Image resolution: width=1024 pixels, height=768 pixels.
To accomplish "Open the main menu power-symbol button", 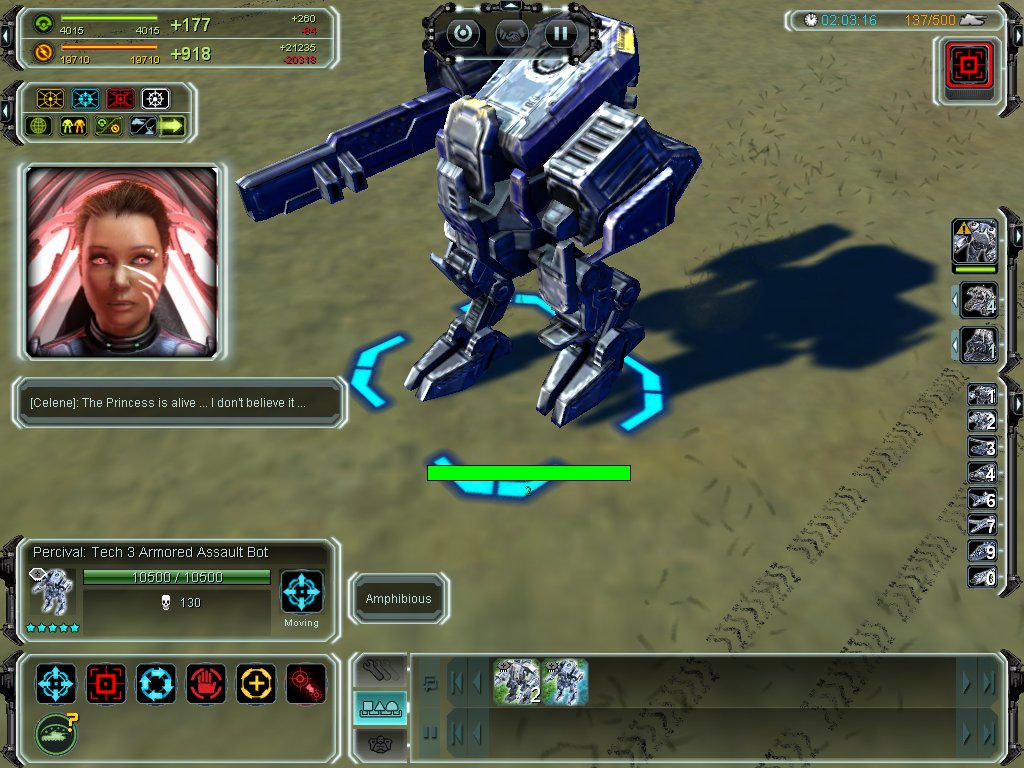I will pos(462,34).
